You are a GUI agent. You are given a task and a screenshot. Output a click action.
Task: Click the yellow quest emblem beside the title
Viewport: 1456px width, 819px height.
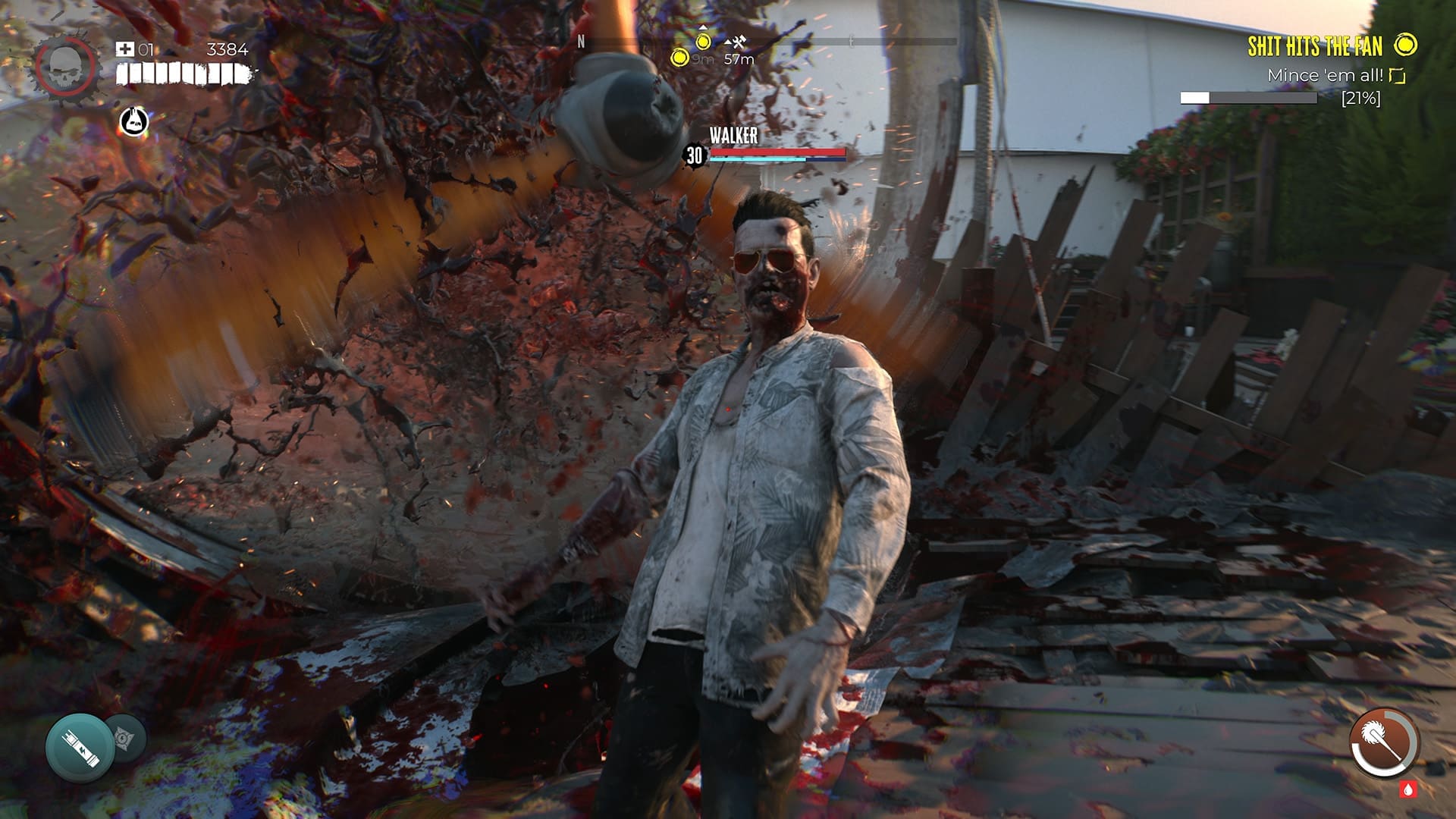click(x=1405, y=45)
